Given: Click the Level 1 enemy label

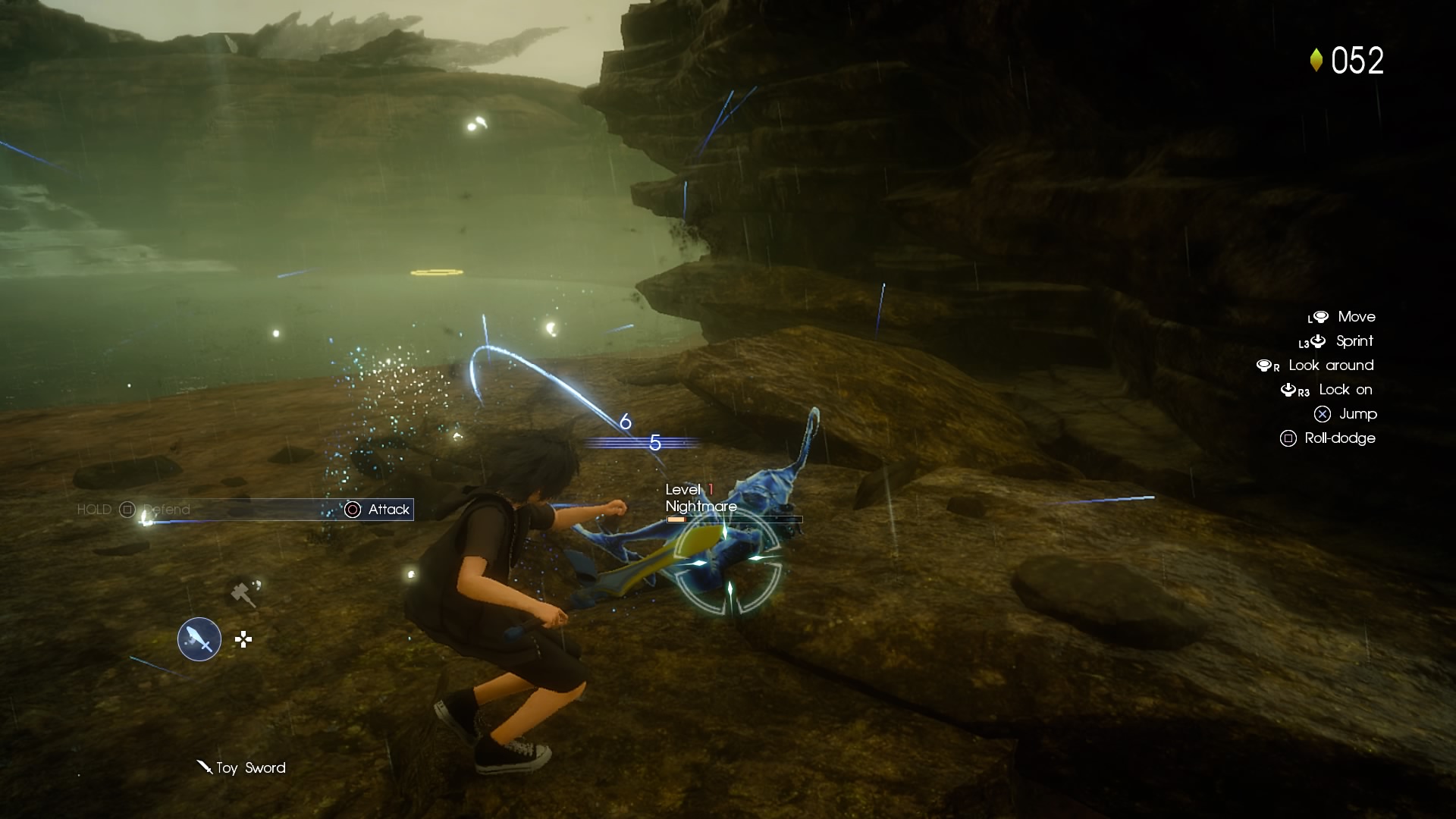Looking at the screenshot, I should [x=688, y=489].
